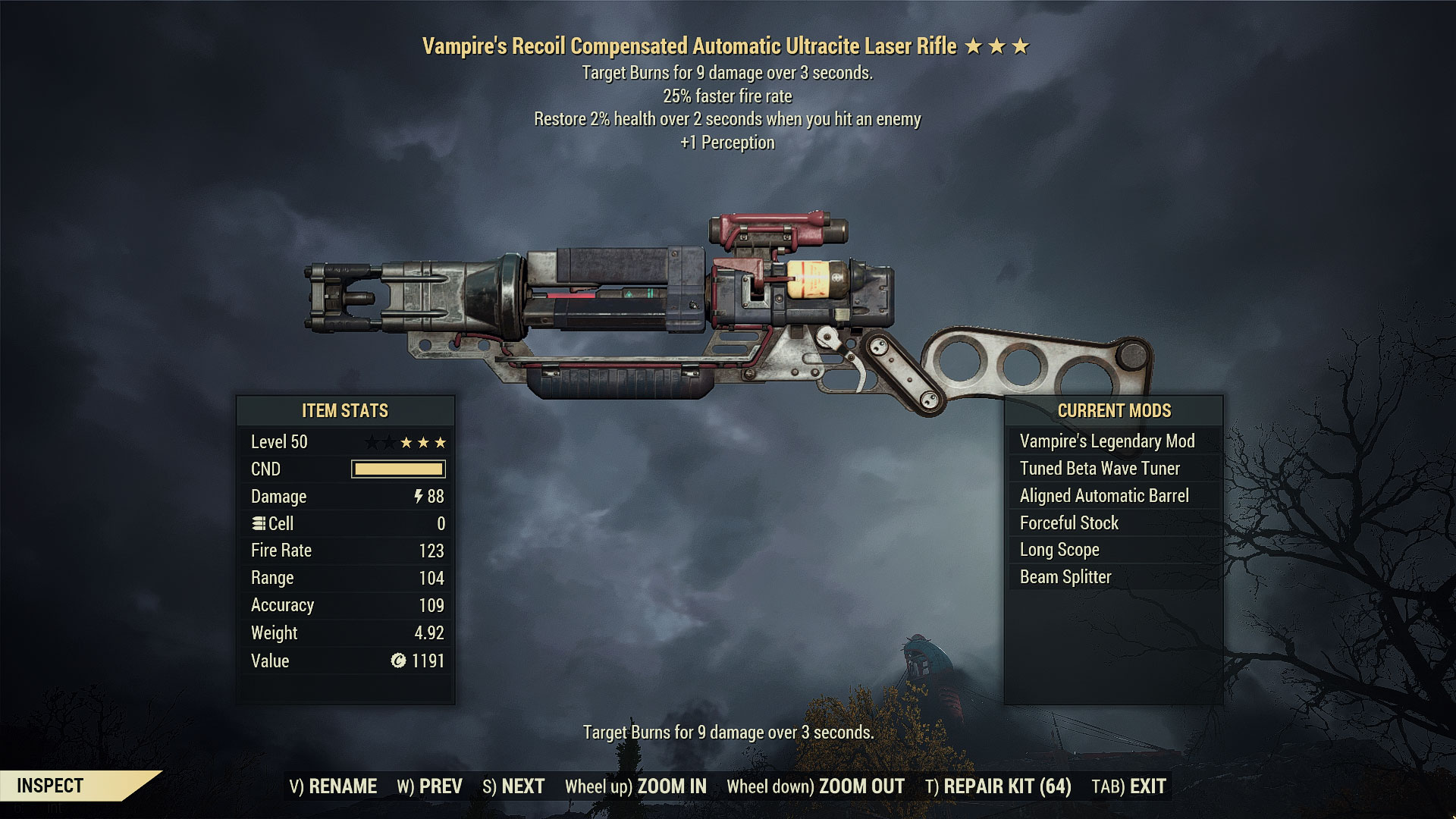Viewport: 1456px width, 819px height.
Task: Click ZOOM OUT on the weapon
Action: coord(815,786)
